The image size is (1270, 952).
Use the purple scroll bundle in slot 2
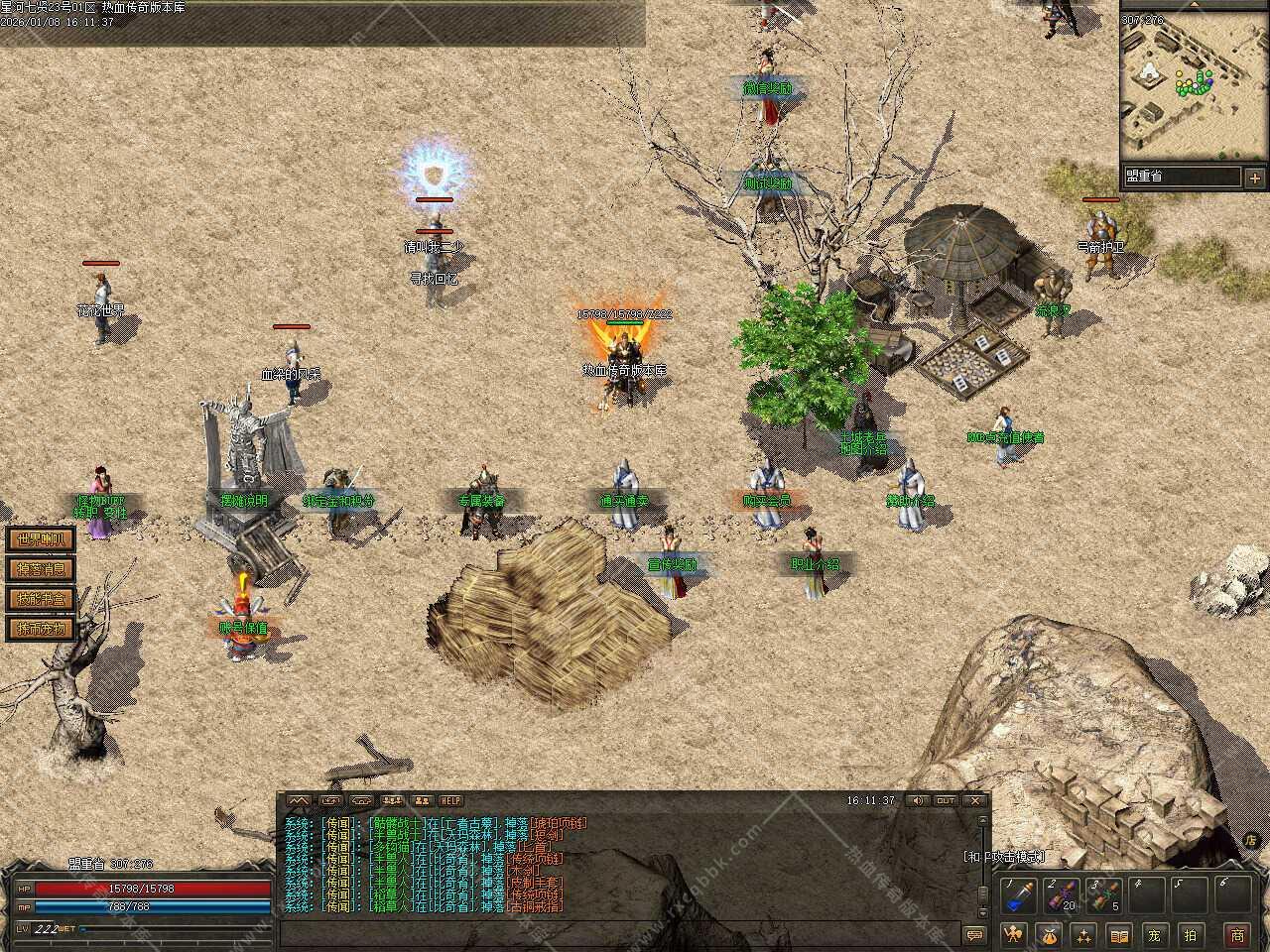(x=1062, y=896)
